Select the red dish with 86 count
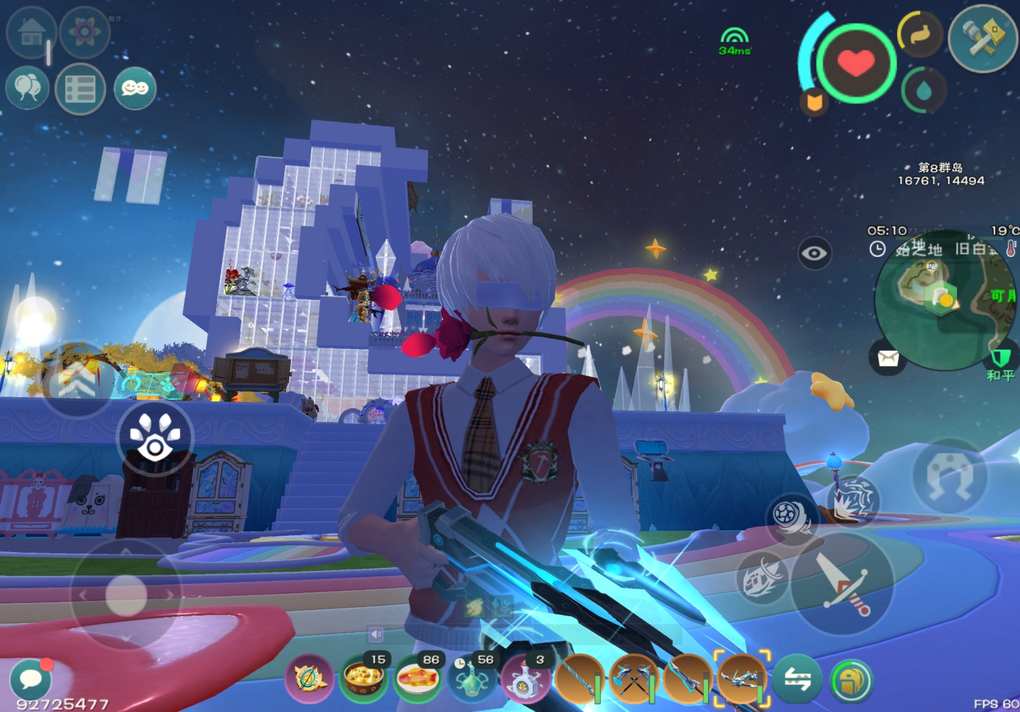This screenshot has height=712, width=1020. click(x=418, y=679)
